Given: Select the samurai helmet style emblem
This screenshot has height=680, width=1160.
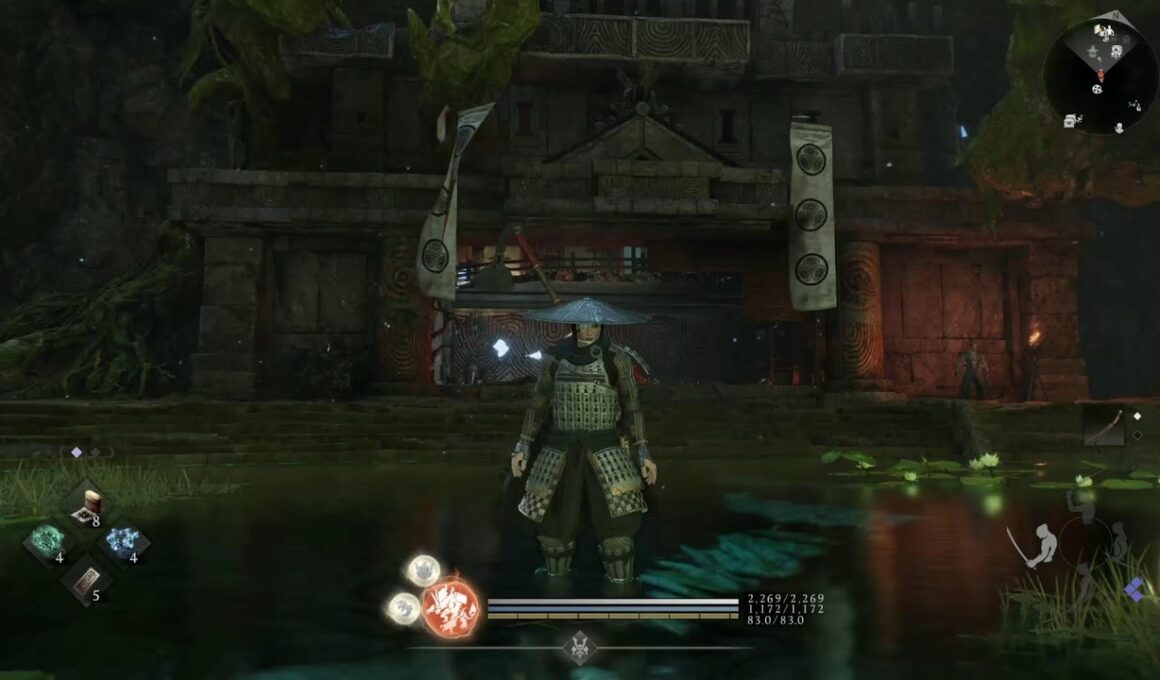Looking at the screenshot, I should tap(579, 647).
